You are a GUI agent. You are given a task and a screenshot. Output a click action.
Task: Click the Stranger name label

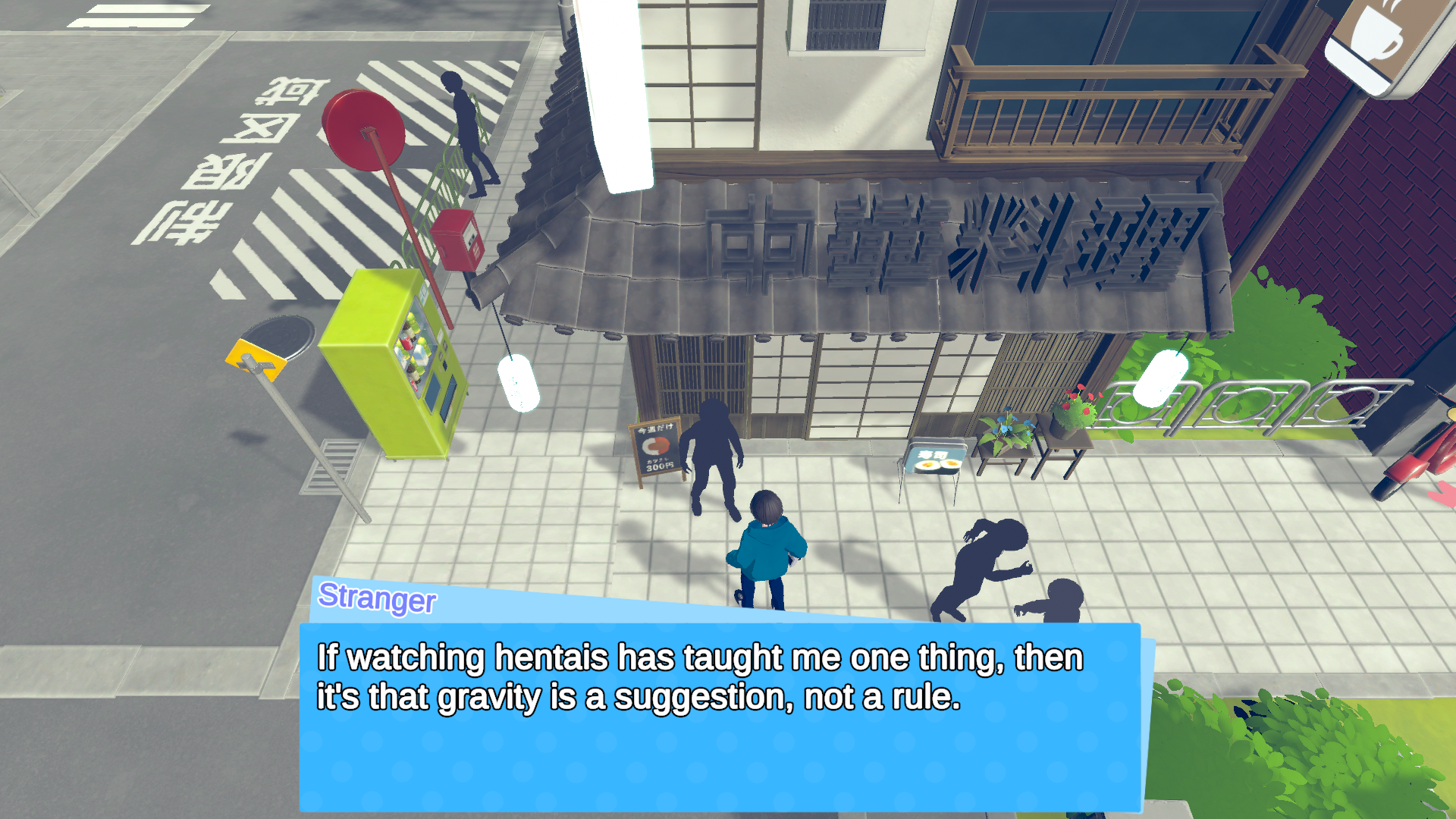(x=375, y=601)
